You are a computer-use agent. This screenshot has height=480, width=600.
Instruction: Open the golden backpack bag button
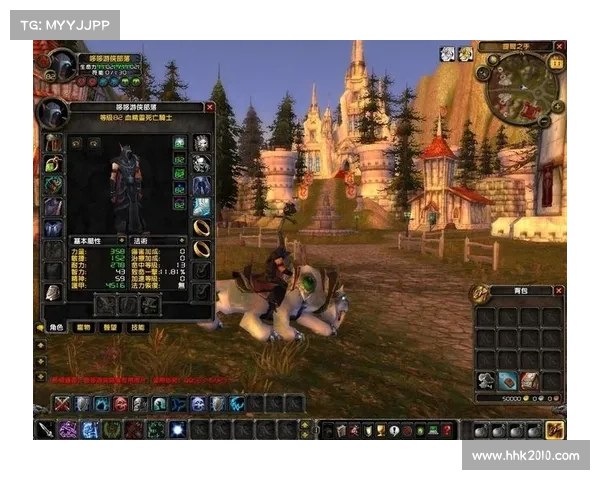click(x=556, y=430)
